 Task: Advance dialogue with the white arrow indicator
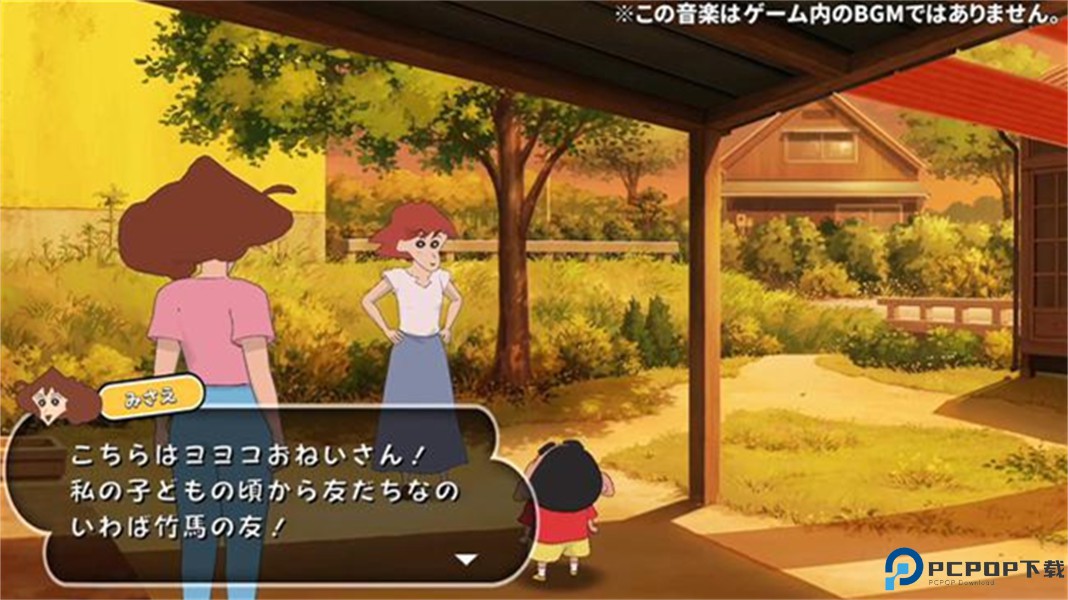coord(465,559)
